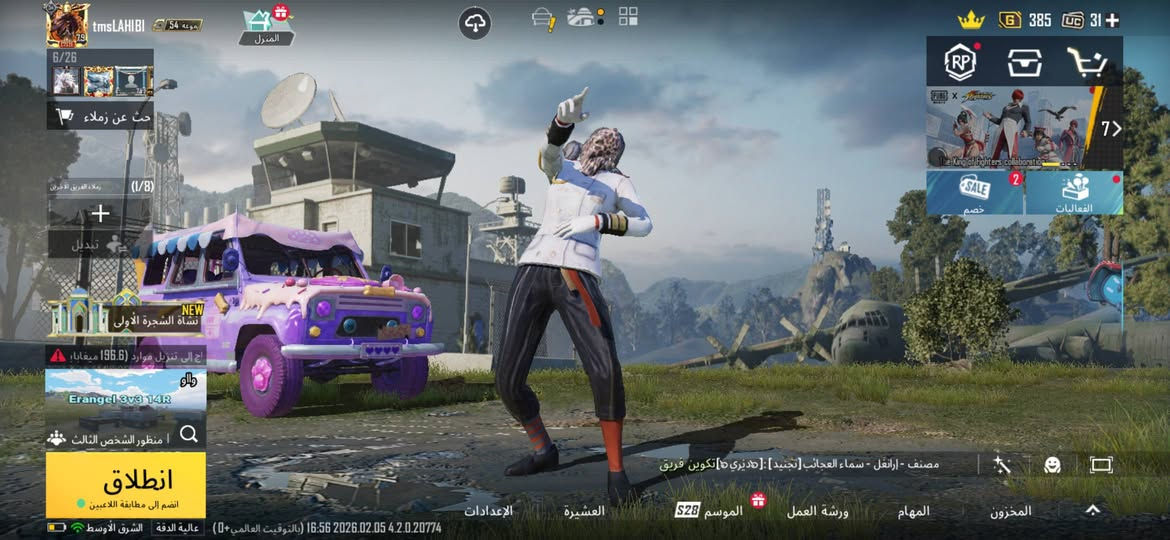Open the season الموسم S28 menu

pyautogui.click(x=710, y=510)
